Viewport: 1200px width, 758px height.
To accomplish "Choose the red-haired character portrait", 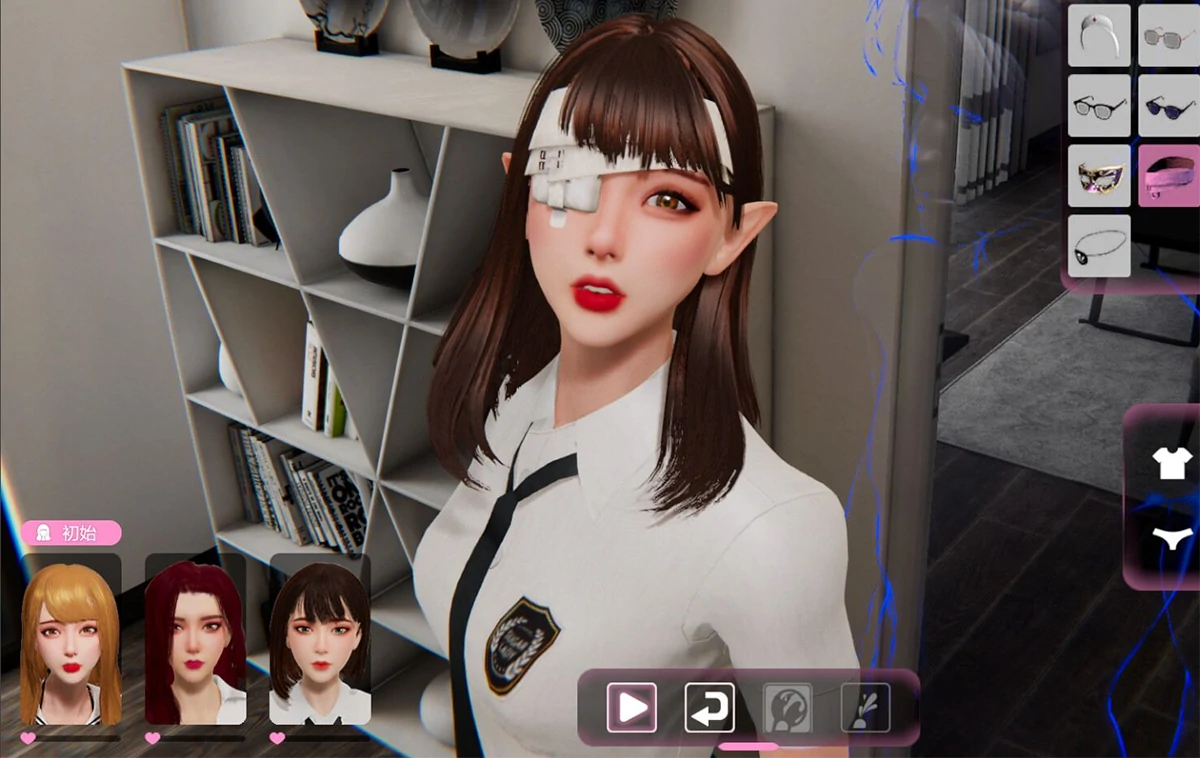I will click(x=195, y=639).
